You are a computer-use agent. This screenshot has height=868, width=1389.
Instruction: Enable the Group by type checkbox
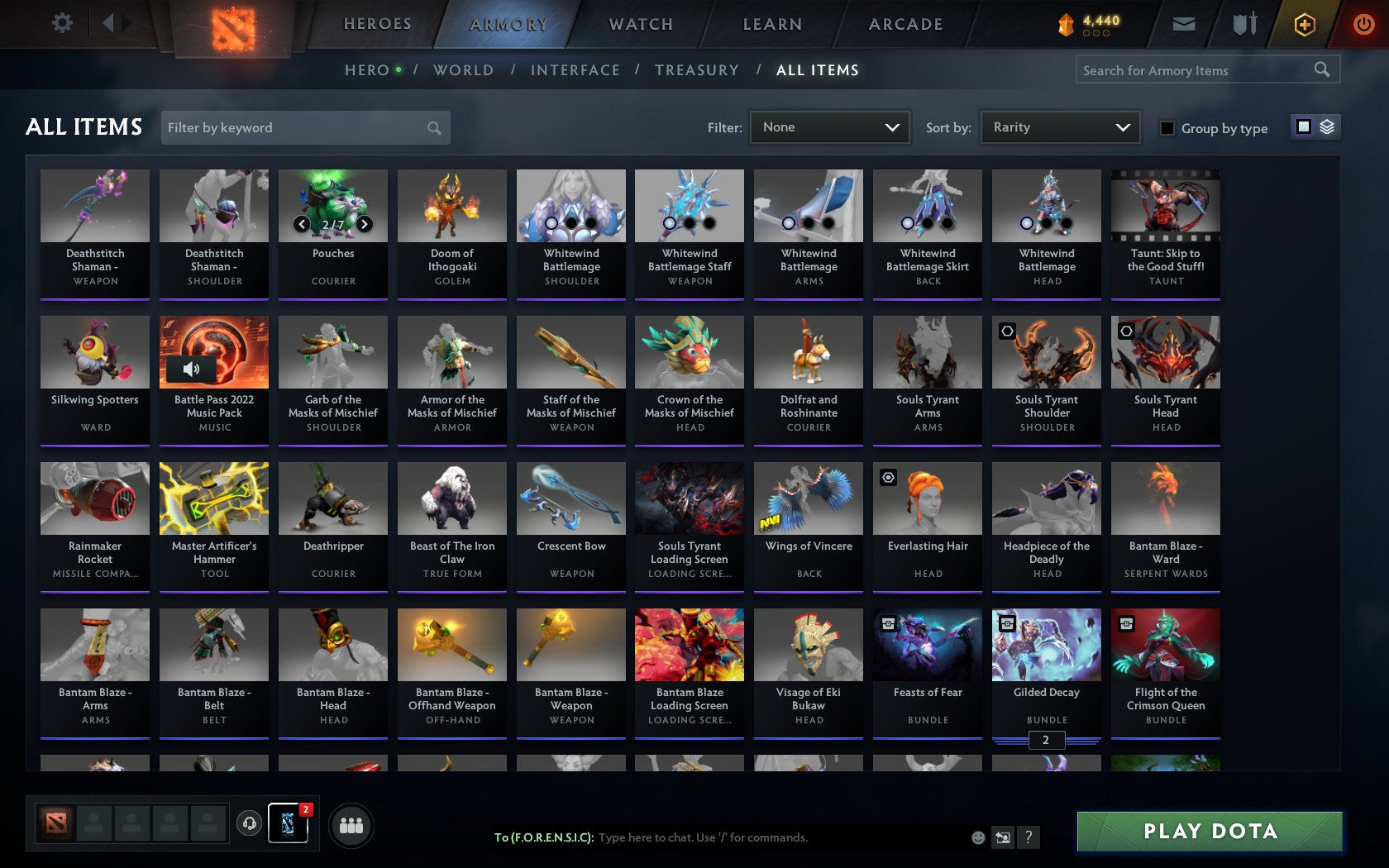[x=1166, y=129]
